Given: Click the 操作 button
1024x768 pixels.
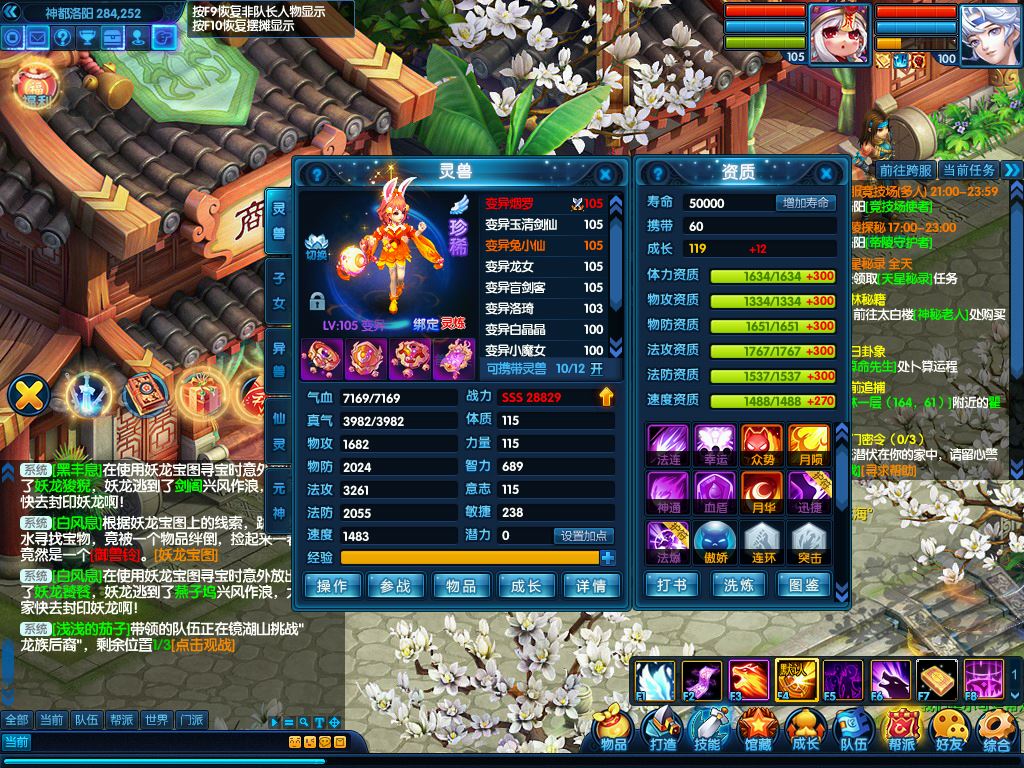Looking at the screenshot, I should [x=332, y=586].
